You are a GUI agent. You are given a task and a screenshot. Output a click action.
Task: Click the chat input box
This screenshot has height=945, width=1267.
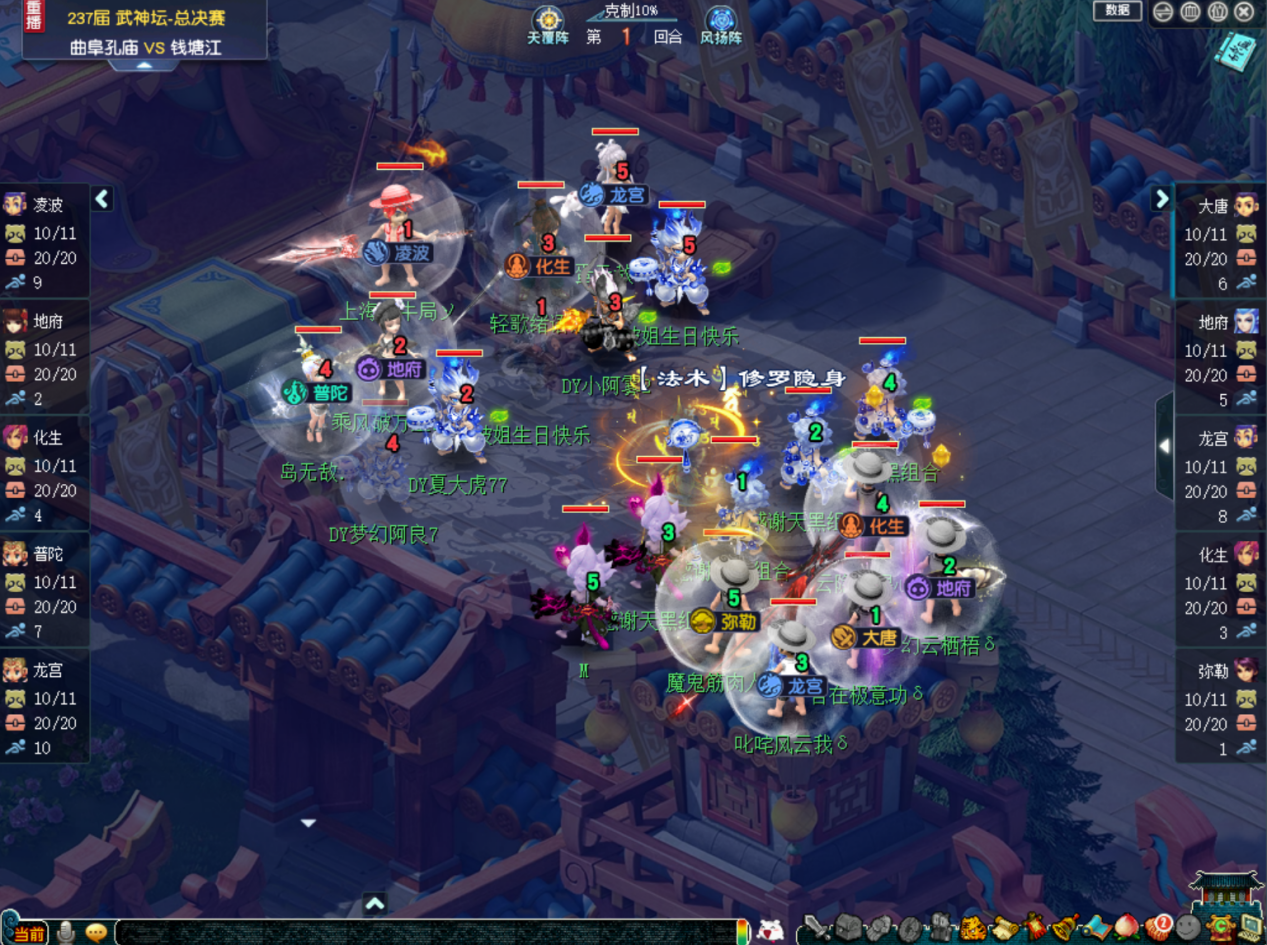[x=430, y=932]
